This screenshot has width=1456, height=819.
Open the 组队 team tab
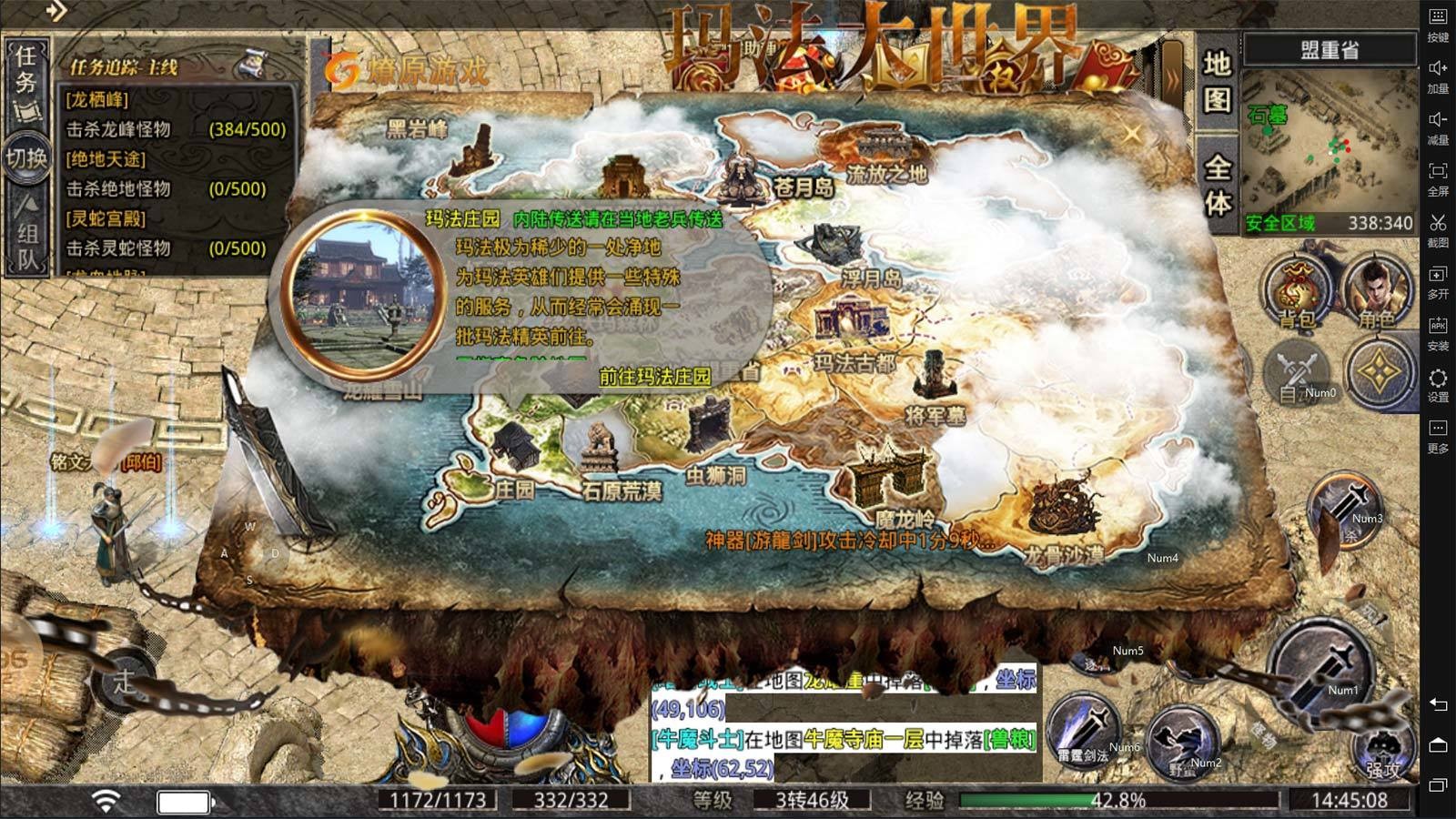point(26,234)
